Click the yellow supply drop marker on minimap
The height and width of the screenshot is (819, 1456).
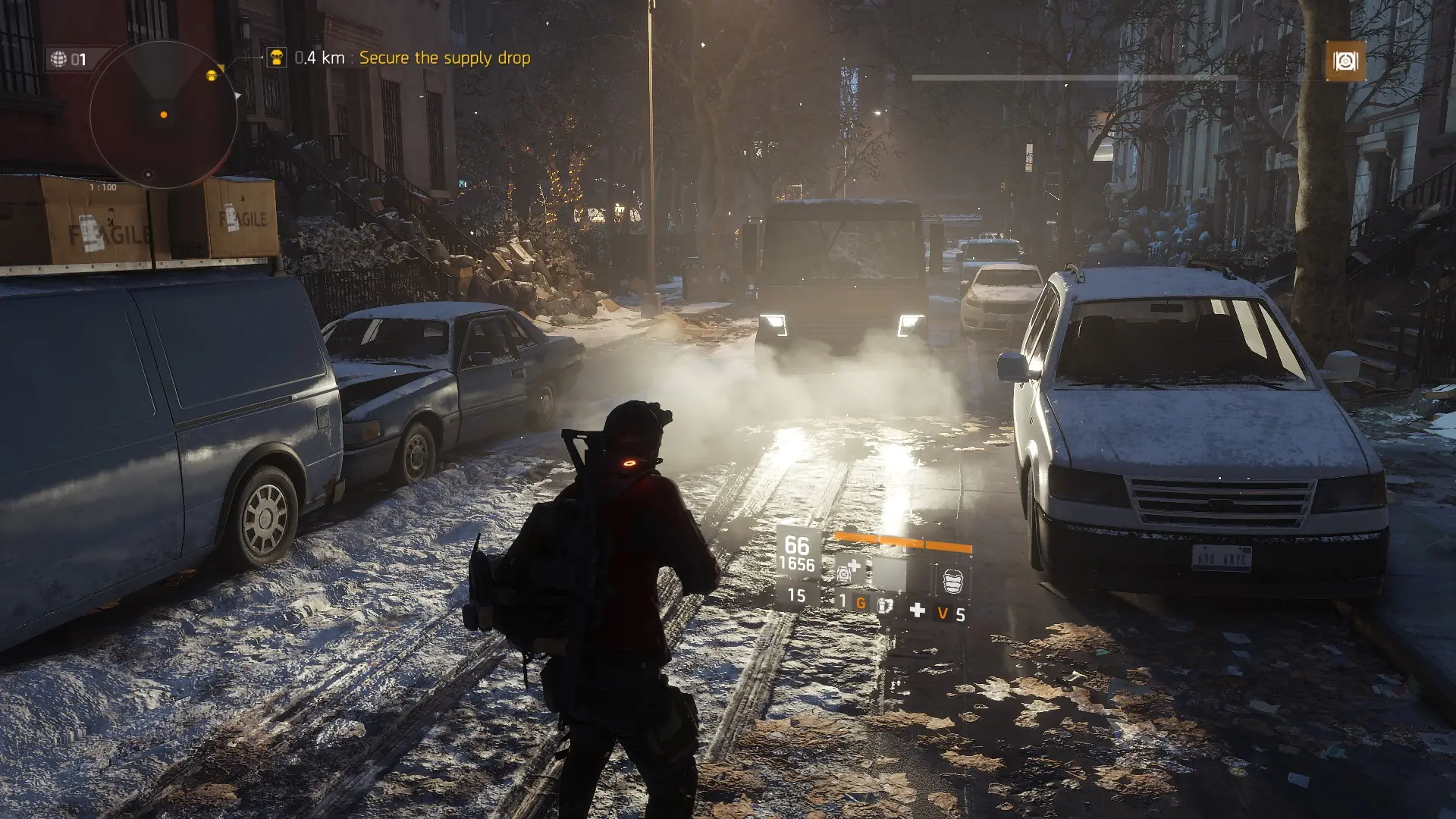212,75
